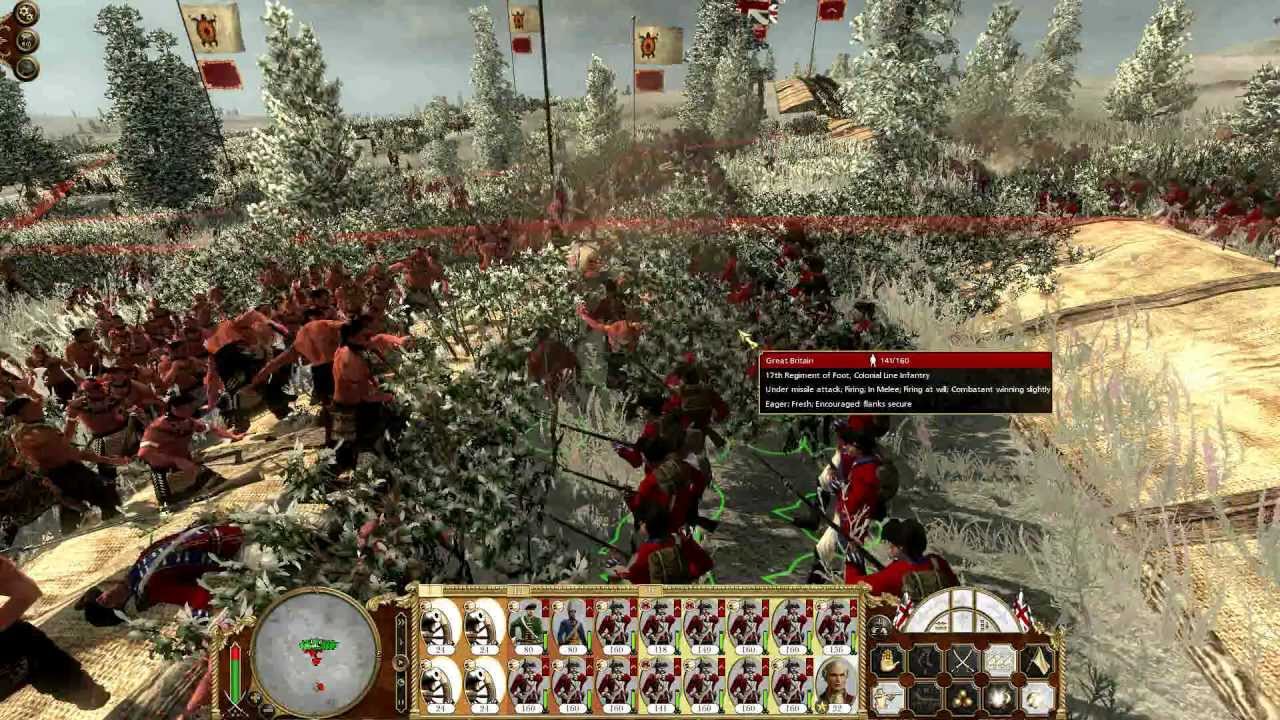Choose the line infantry card with 149 men
This screenshot has width=1280, height=720.
coord(704,624)
